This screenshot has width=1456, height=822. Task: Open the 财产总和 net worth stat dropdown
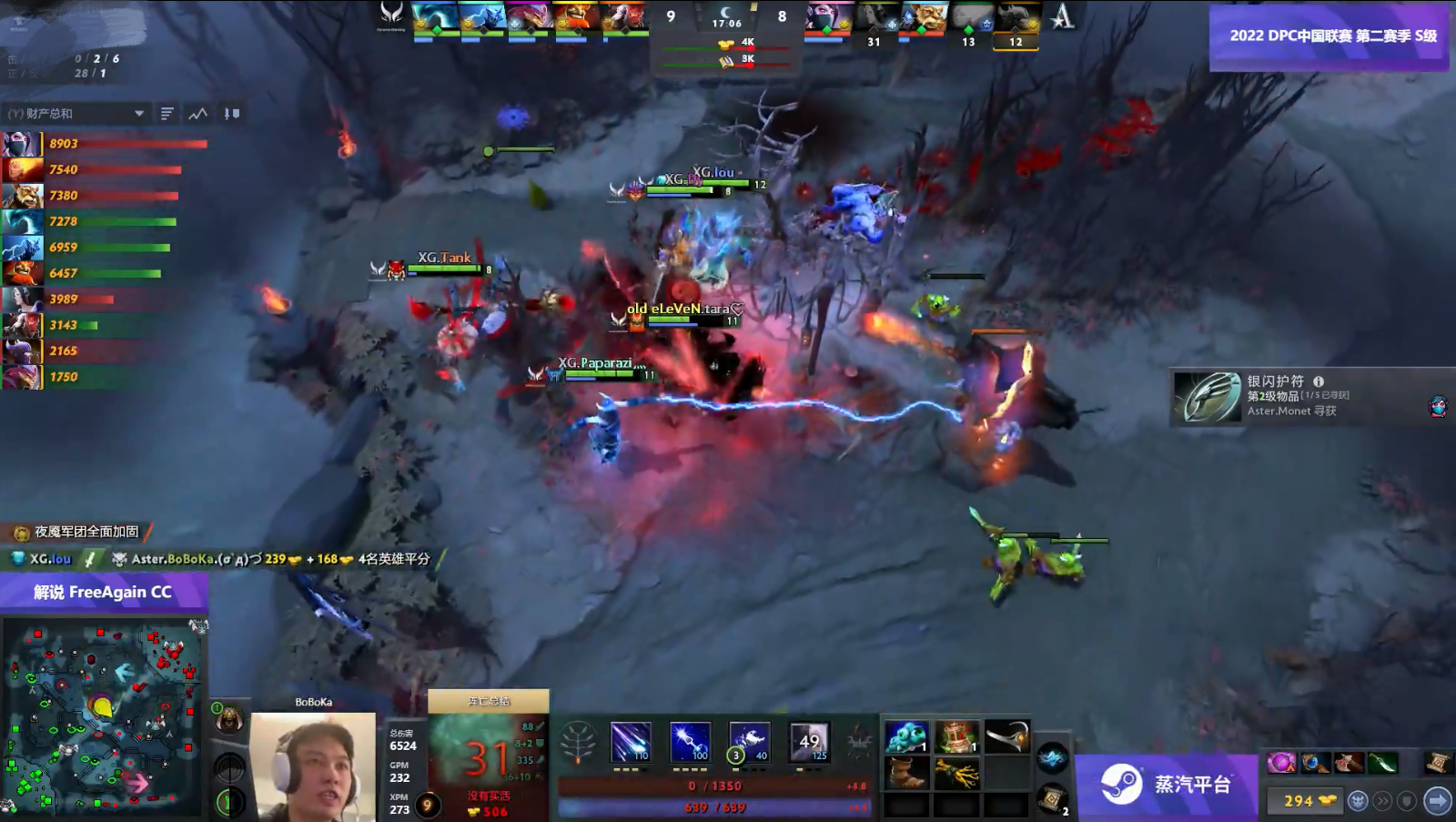coord(73,114)
